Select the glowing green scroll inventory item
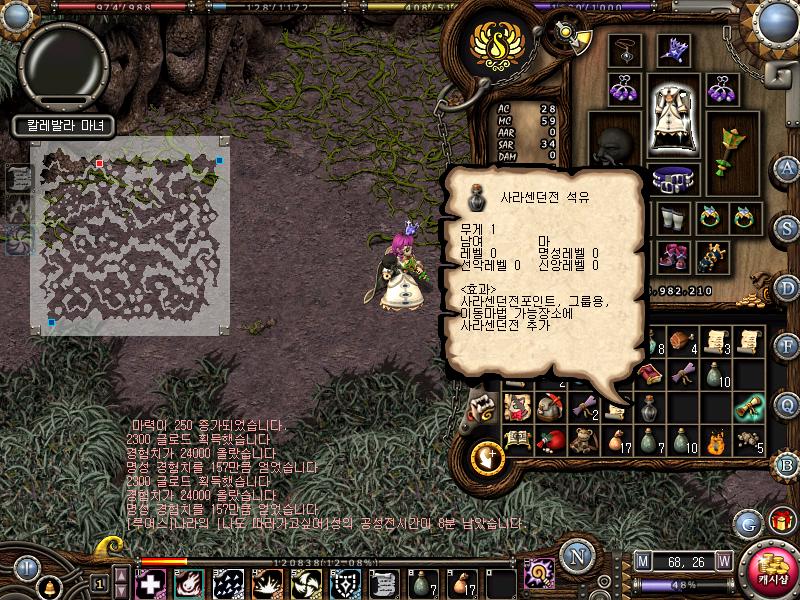The width and height of the screenshot is (800, 600). (747, 406)
